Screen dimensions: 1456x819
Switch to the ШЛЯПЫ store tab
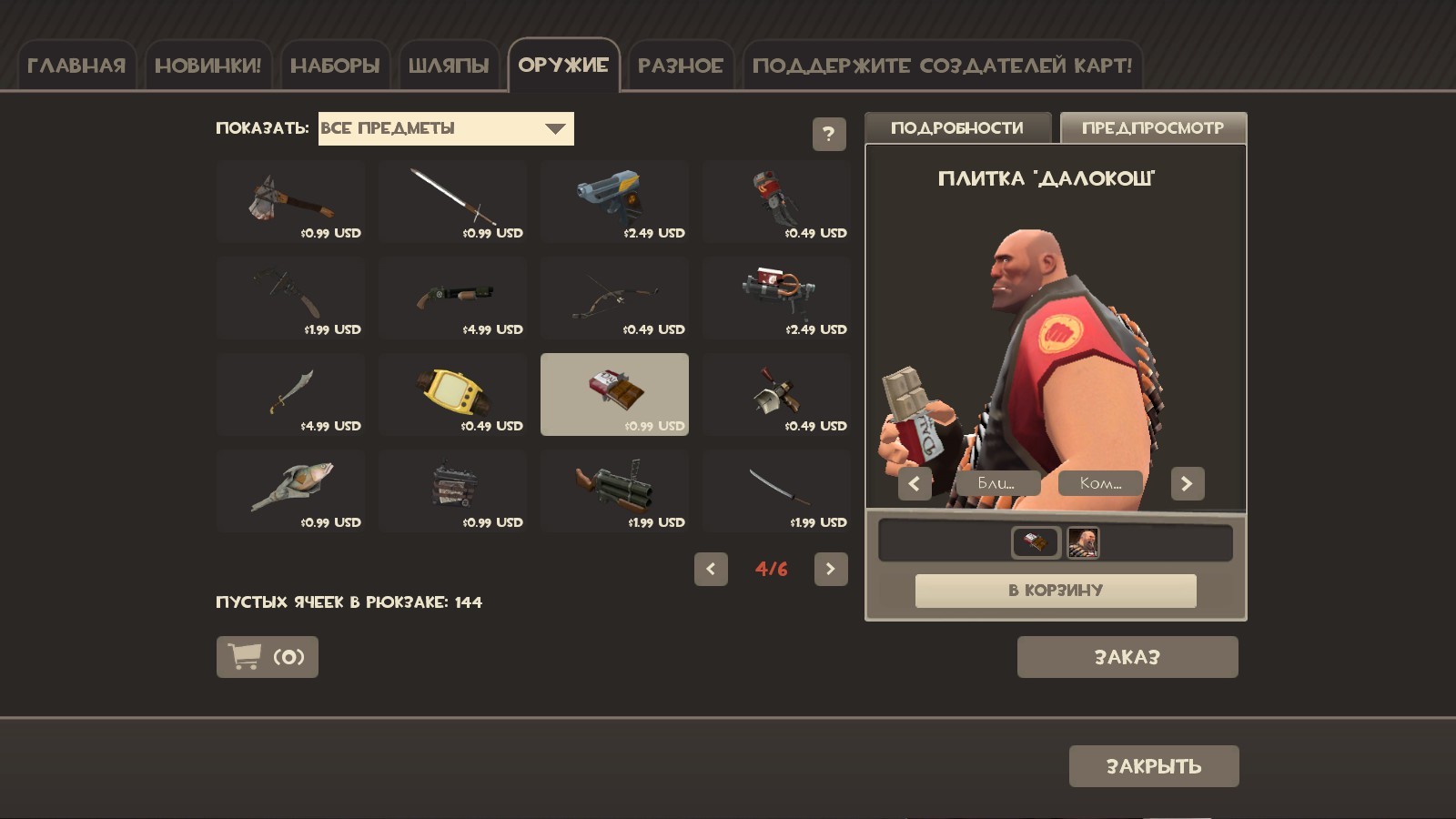tap(450, 65)
